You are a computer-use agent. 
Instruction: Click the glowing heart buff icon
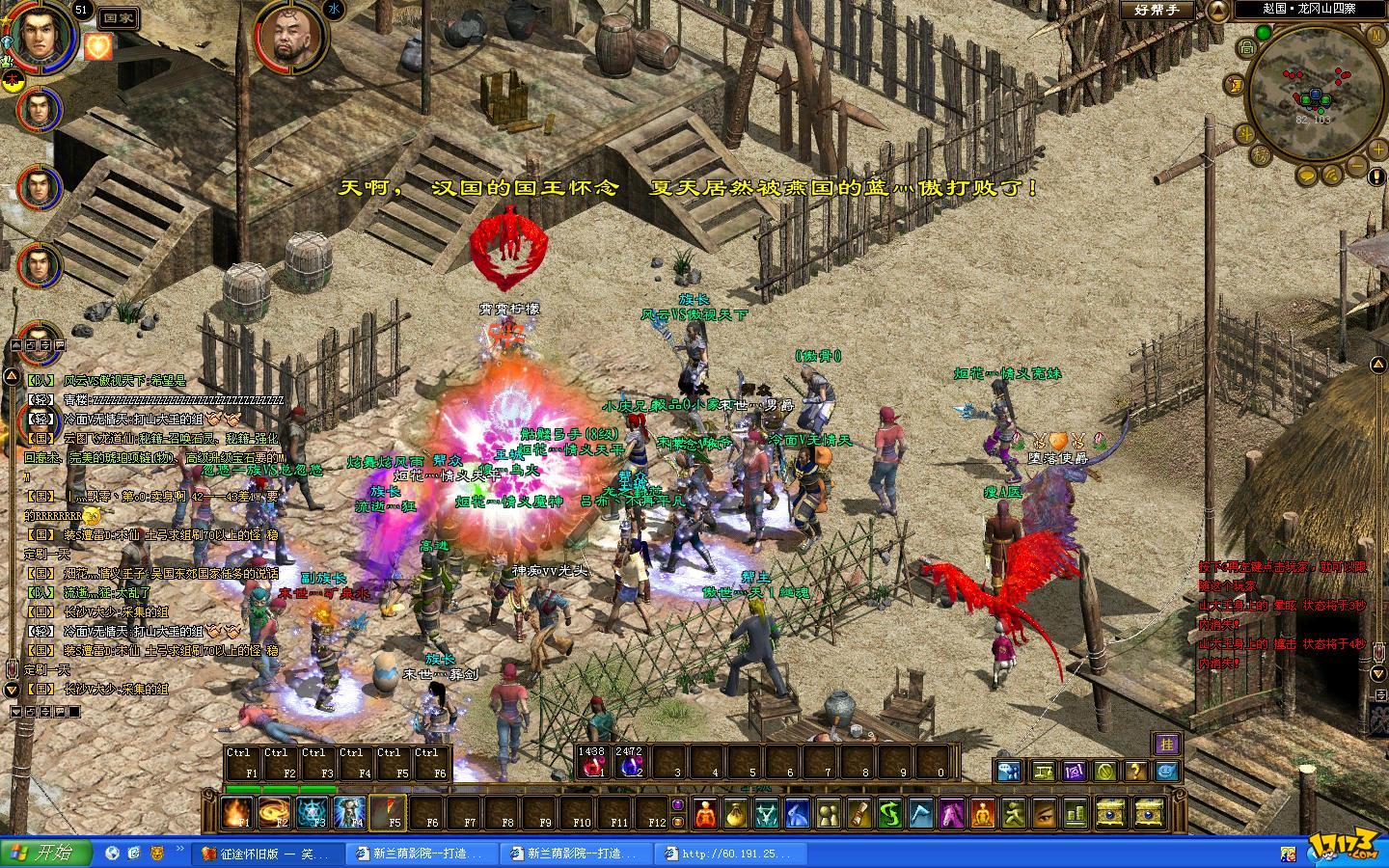(98, 46)
